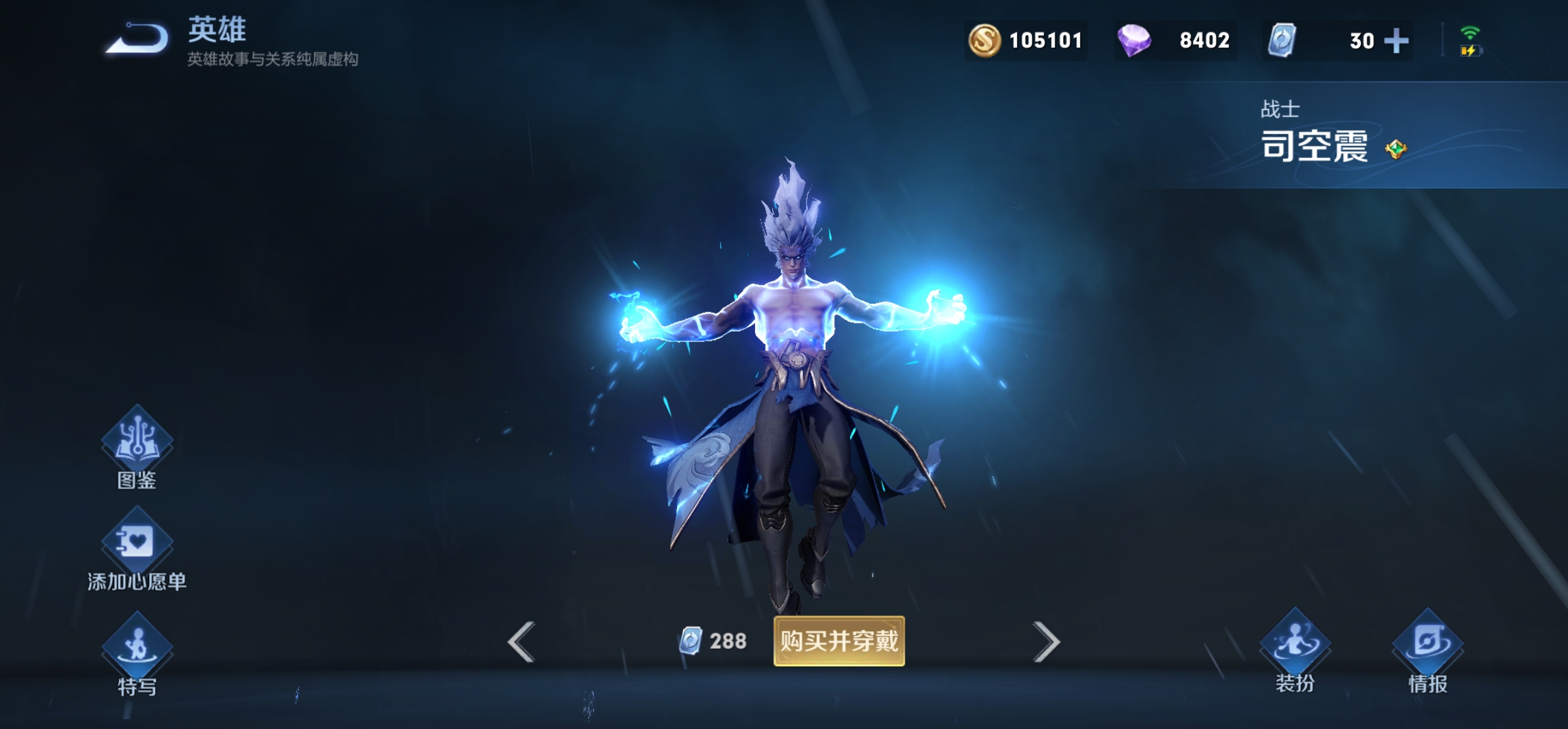Go back using the return arrow

[137, 38]
